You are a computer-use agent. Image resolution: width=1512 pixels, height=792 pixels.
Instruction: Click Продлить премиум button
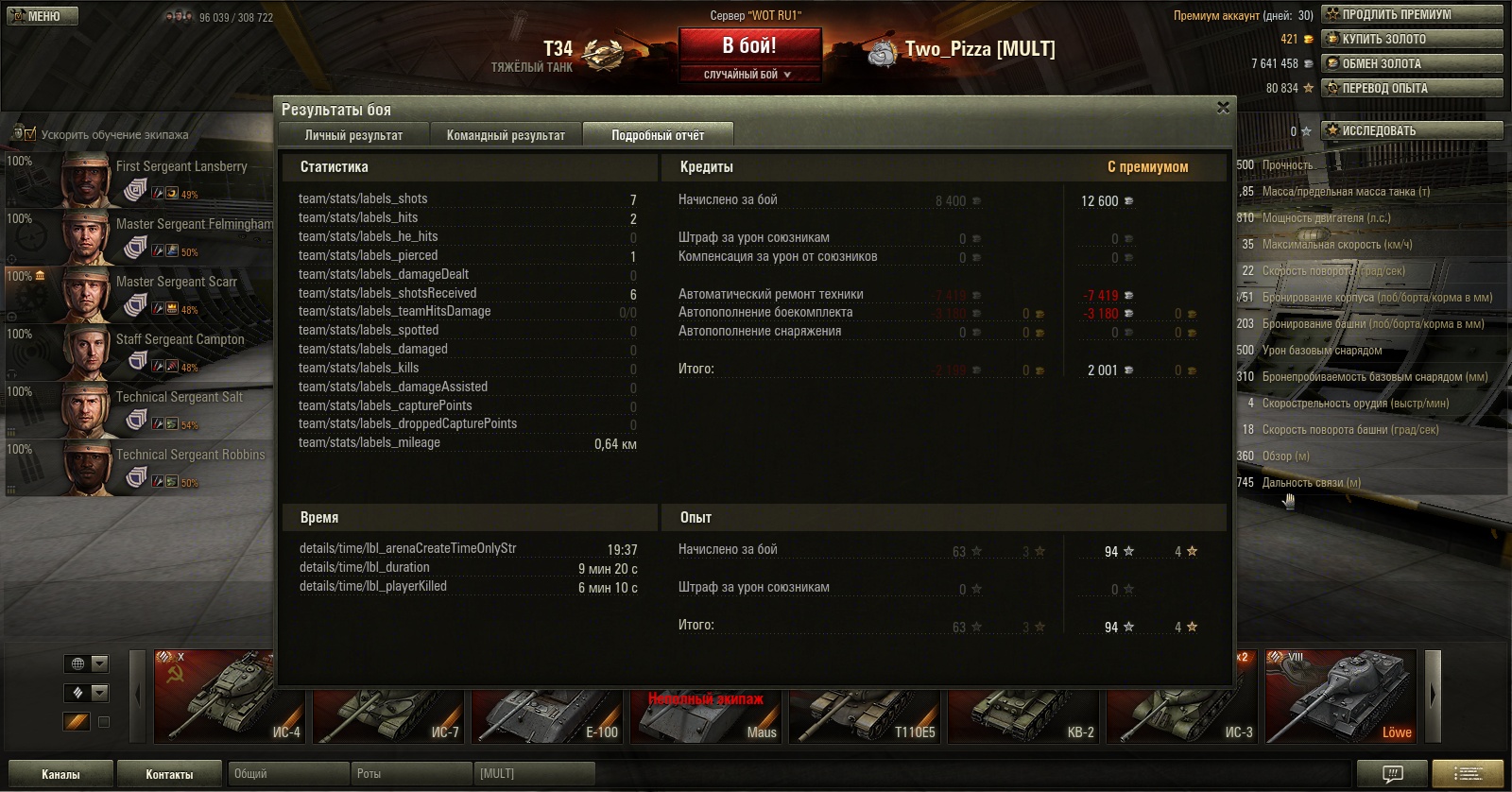1412,14
